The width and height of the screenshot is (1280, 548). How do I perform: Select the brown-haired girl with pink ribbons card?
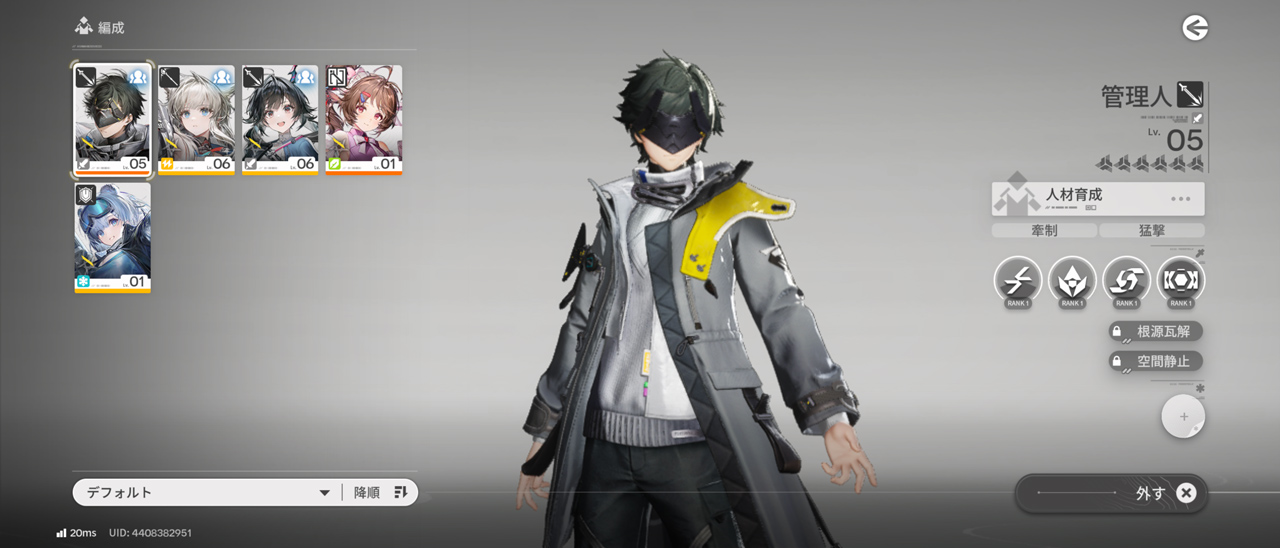[x=364, y=119]
